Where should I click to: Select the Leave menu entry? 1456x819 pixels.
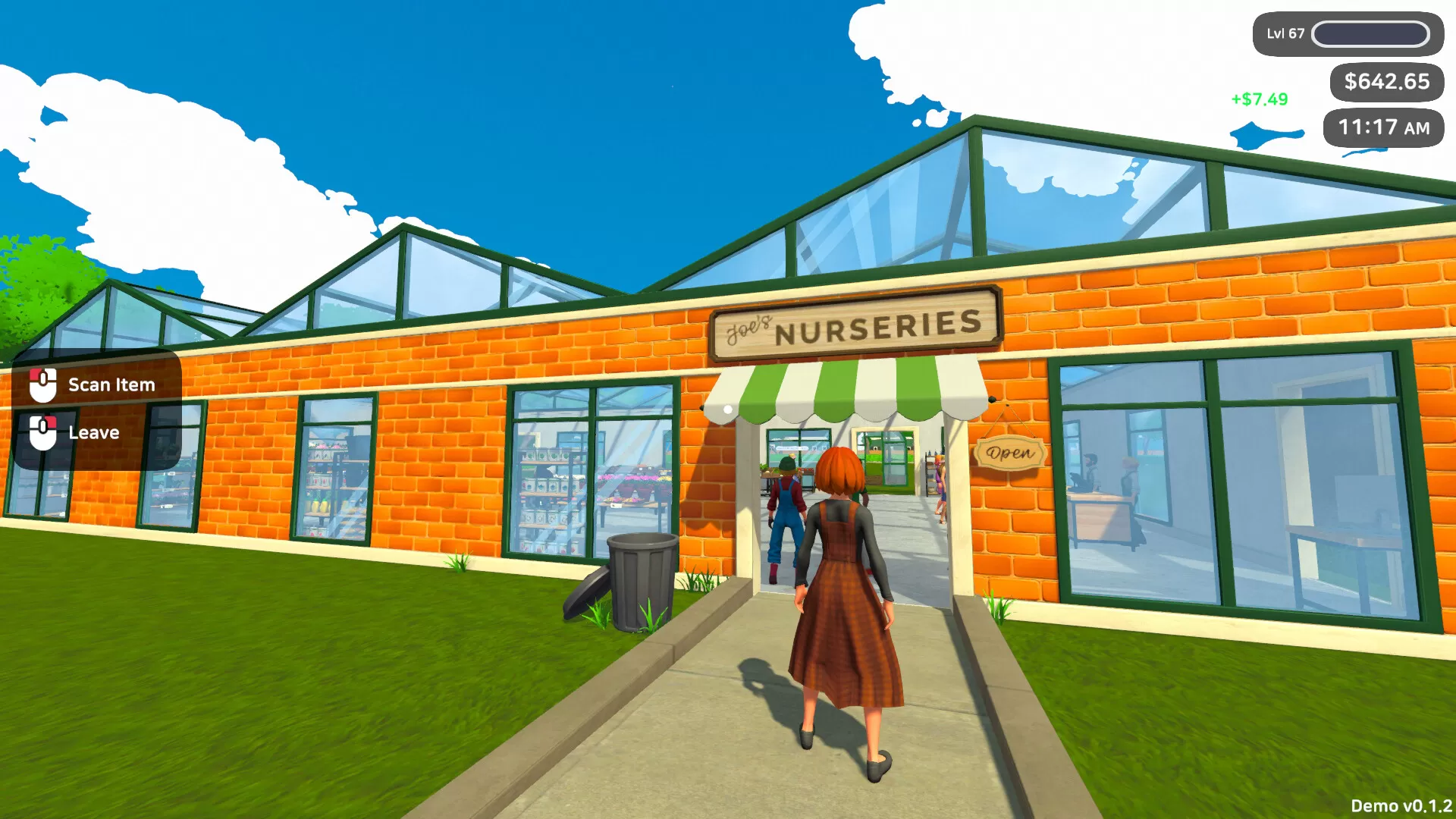[93, 432]
